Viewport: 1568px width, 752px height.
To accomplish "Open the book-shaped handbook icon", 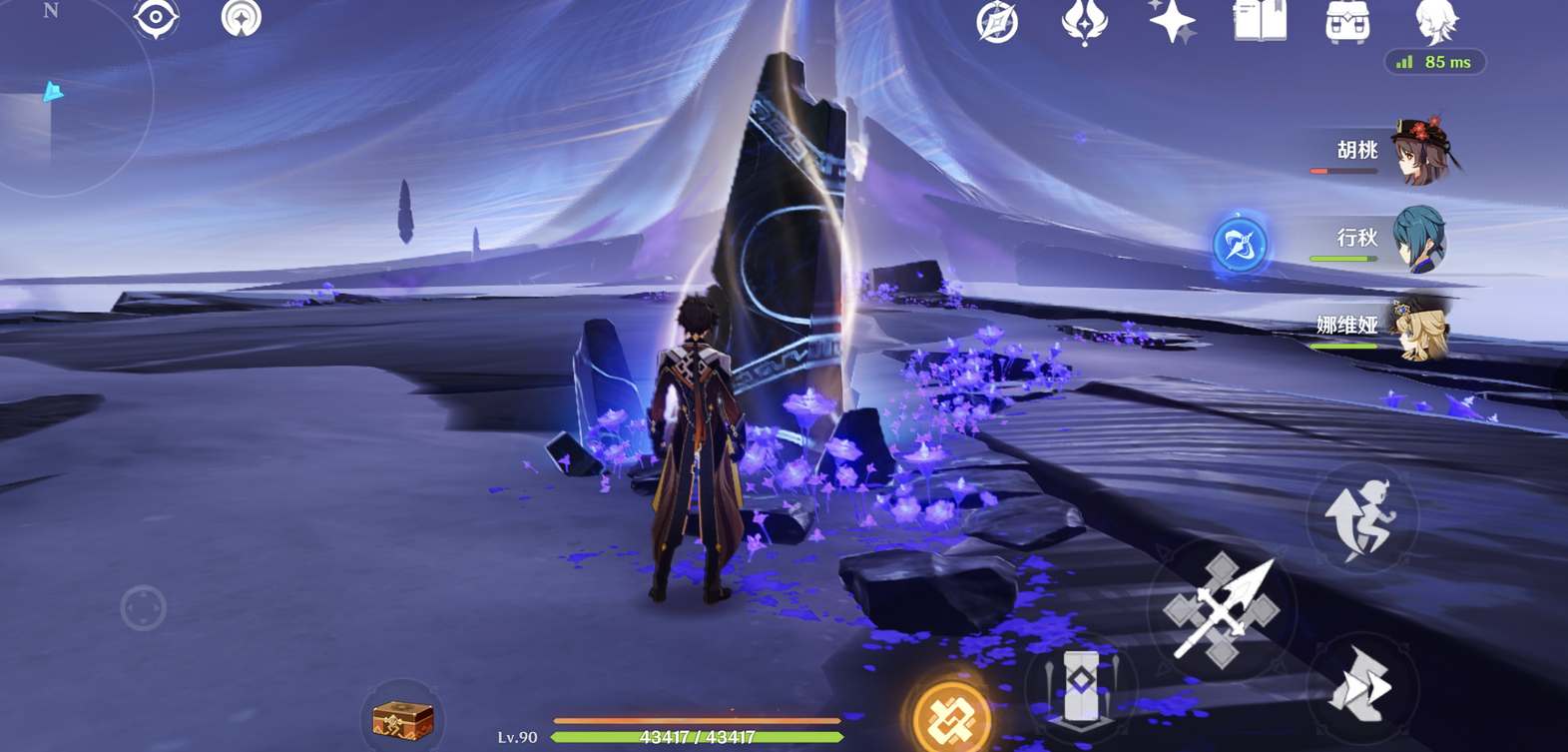I will click(x=1260, y=21).
